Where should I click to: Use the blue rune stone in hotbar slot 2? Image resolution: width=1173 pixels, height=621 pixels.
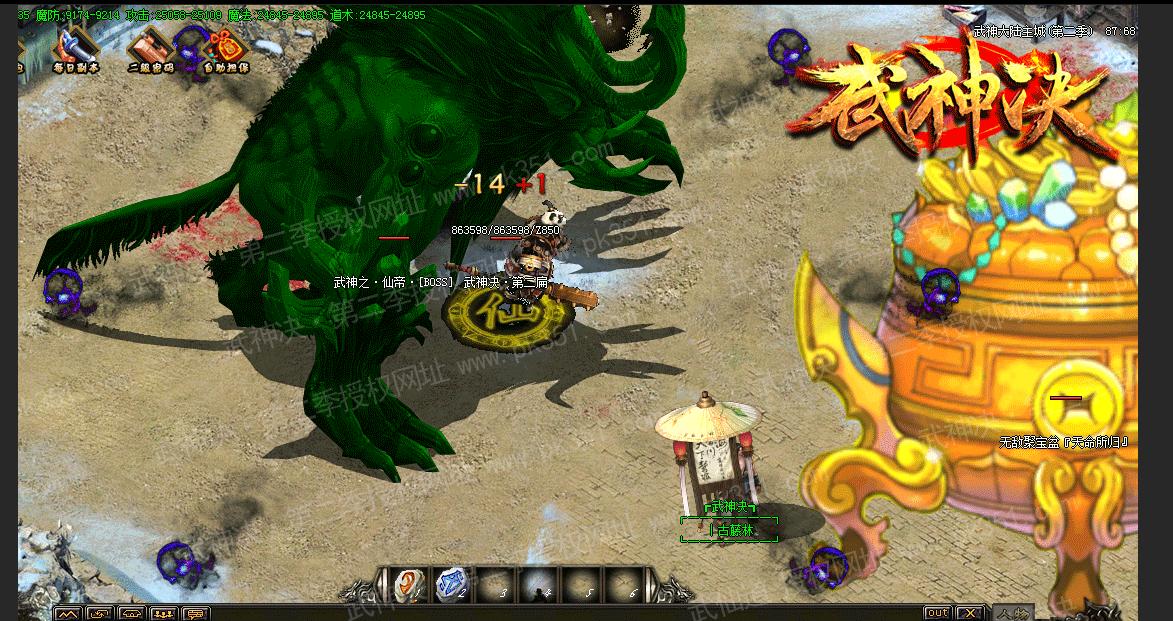pyautogui.click(x=451, y=585)
